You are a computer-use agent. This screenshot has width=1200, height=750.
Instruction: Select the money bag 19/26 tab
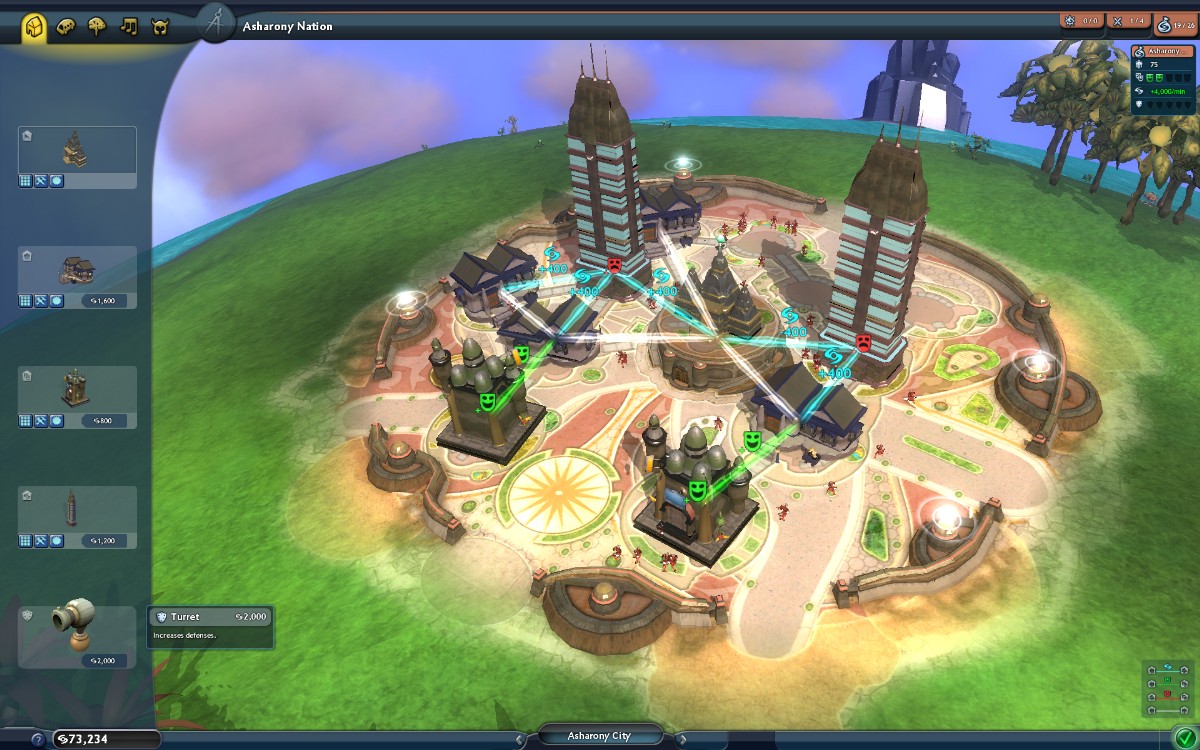point(1175,22)
